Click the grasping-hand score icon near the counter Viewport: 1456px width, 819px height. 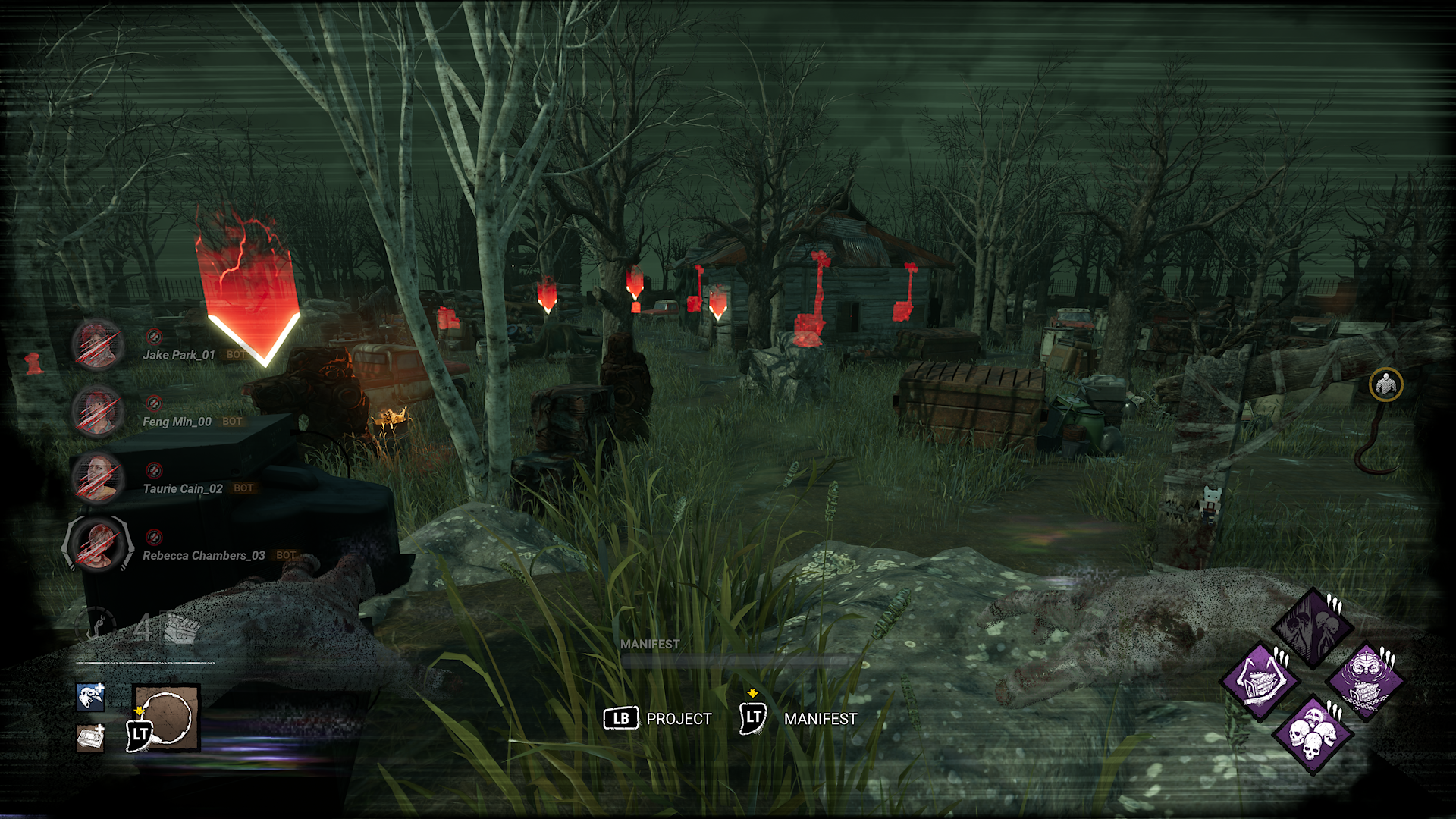180,628
